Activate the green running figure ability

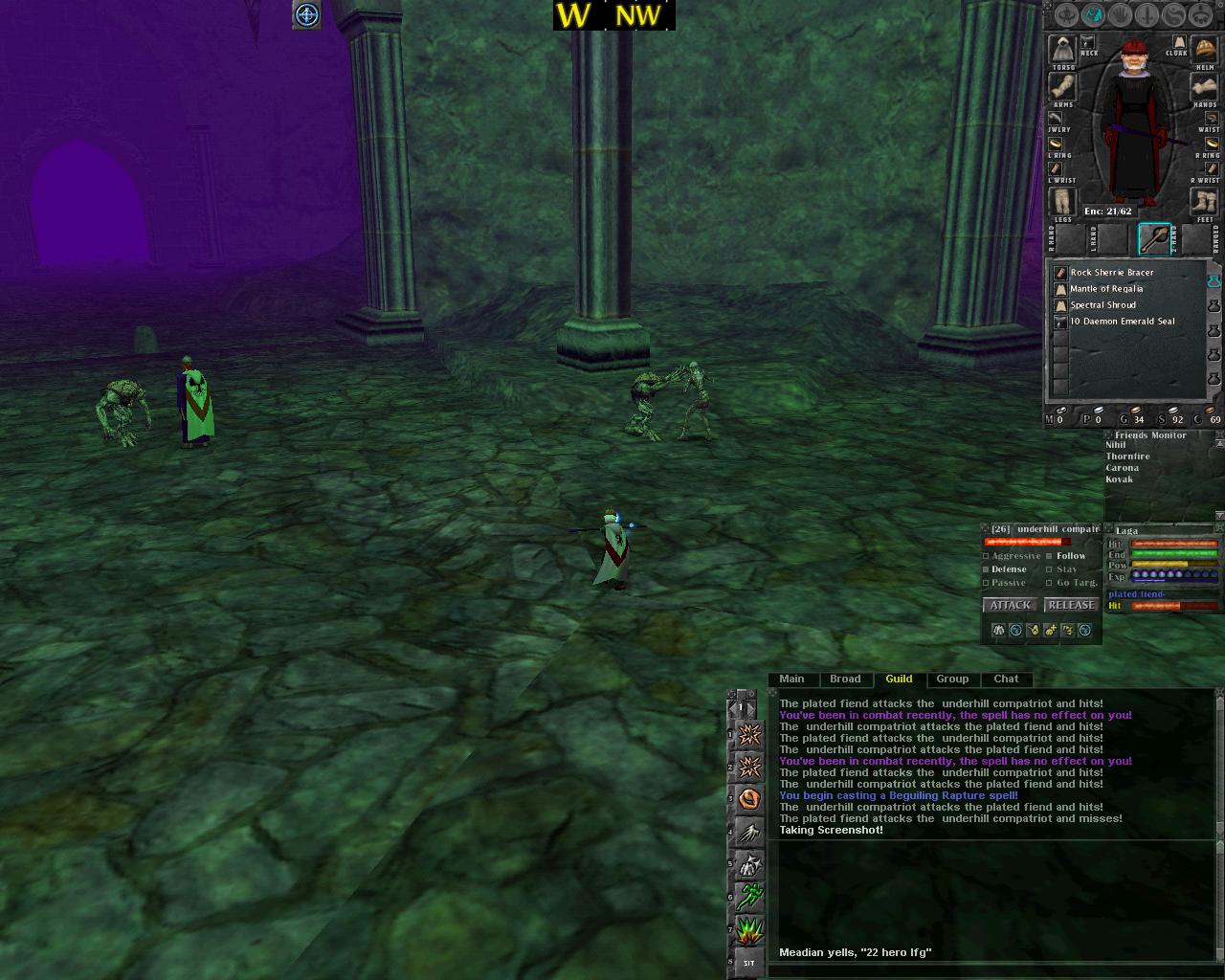click(x=749, y=897)
